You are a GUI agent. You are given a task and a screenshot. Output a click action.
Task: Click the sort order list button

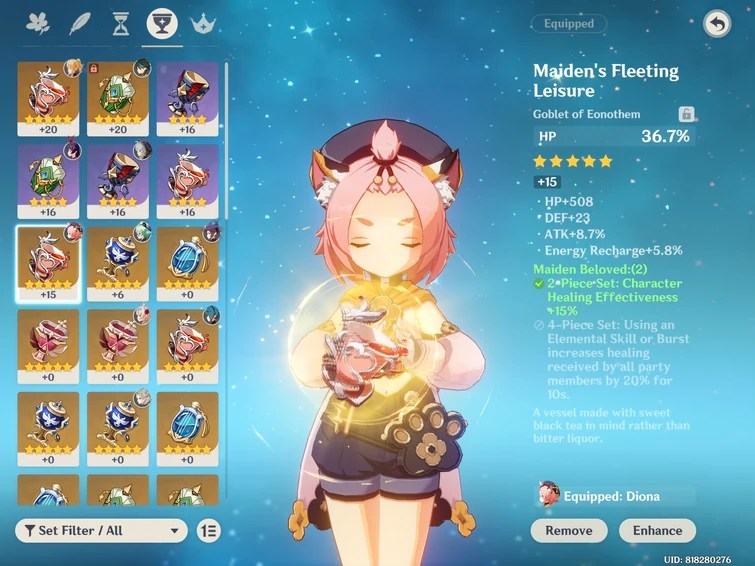click(x=208, y=530)
